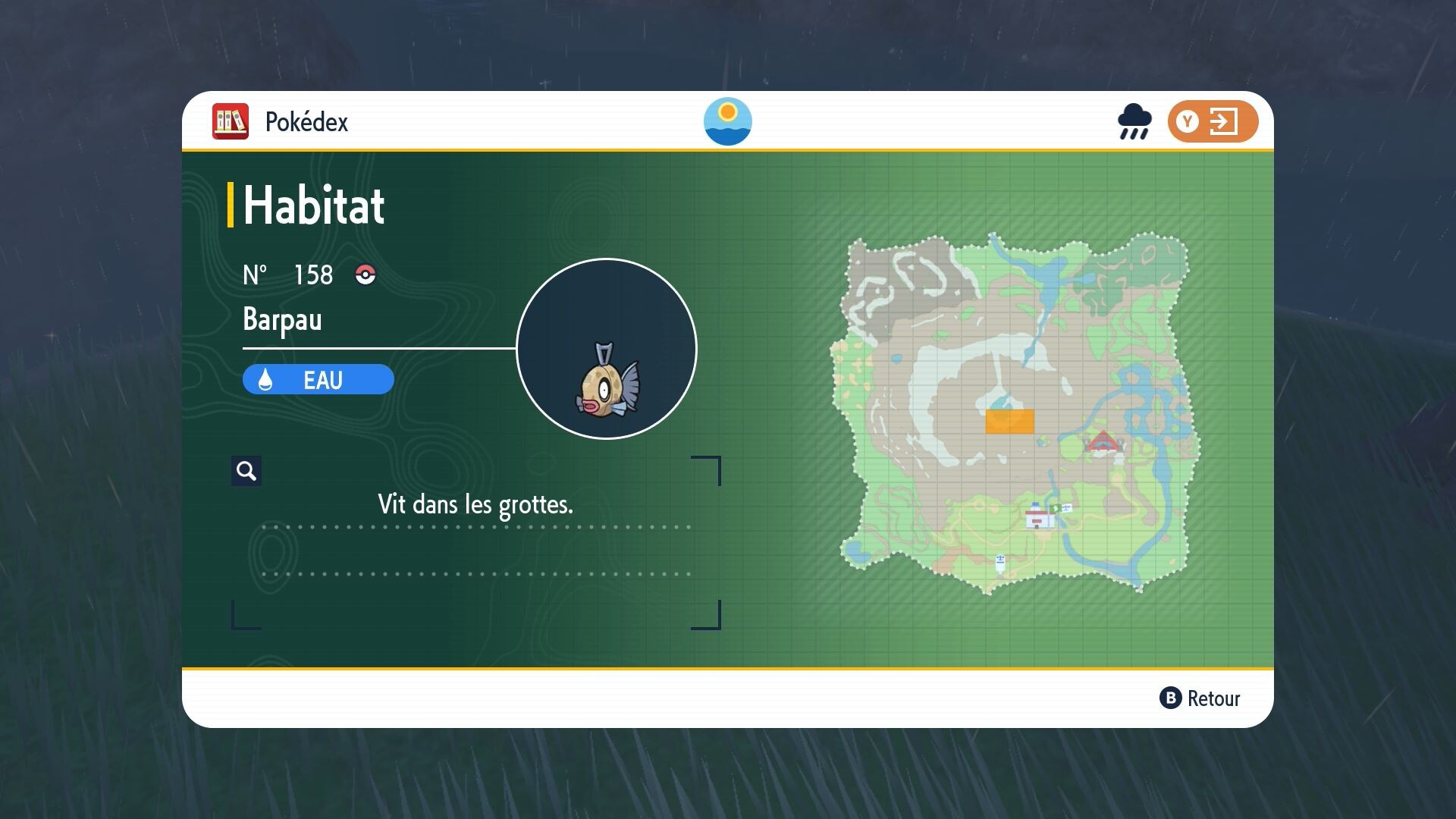This screenshot has width=1456, height=819.
Task: Expand the first dotted habitat description line
Action: 476,525
